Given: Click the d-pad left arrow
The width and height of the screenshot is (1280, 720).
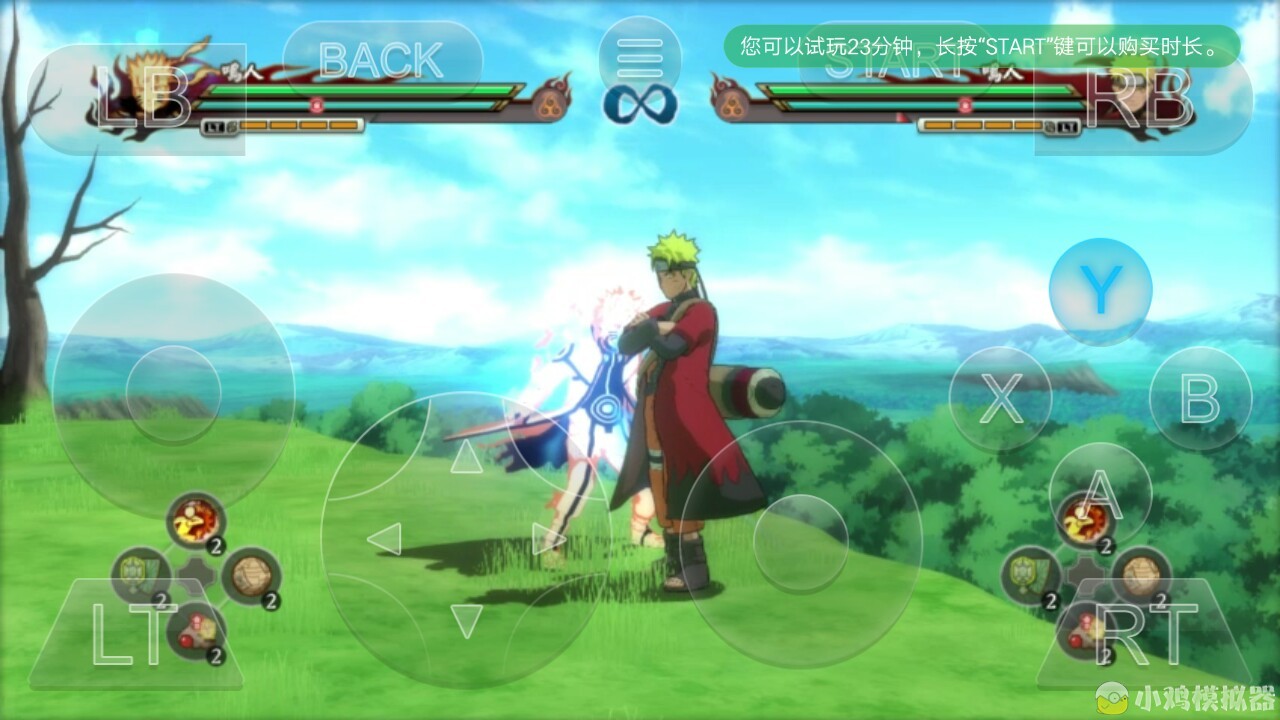Looking at the screenshot, I should click(x=384, y=539).
